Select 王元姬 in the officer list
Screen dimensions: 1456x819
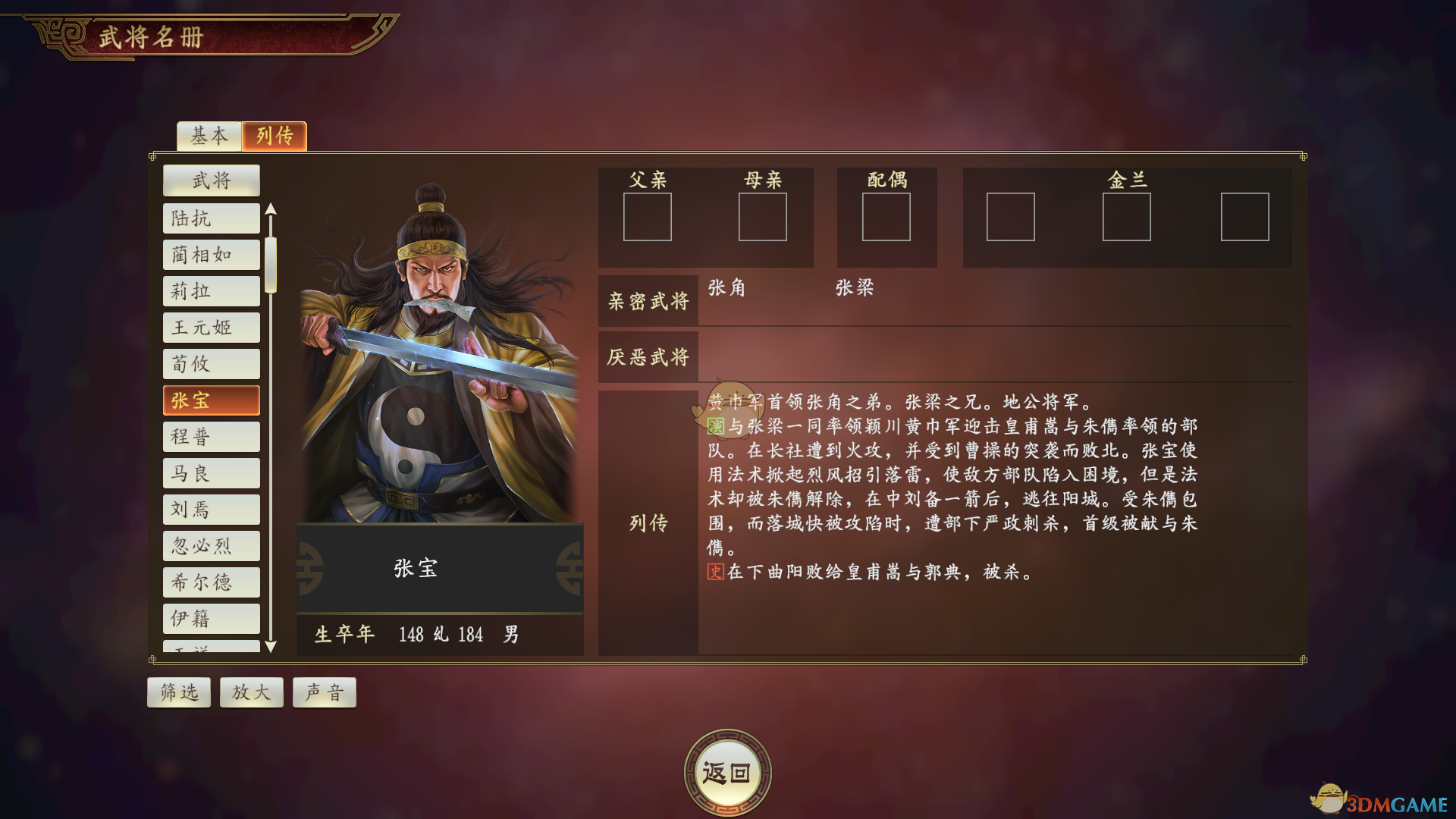(x=211, y=327)
